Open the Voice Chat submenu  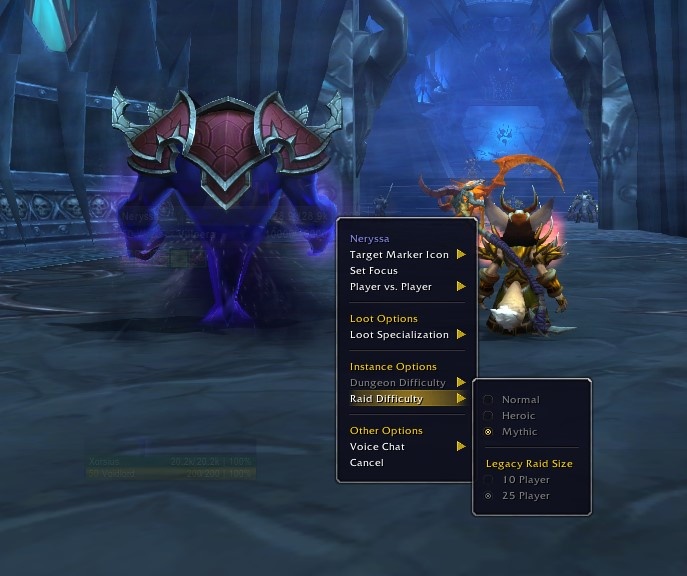click(x=378, y=447)
